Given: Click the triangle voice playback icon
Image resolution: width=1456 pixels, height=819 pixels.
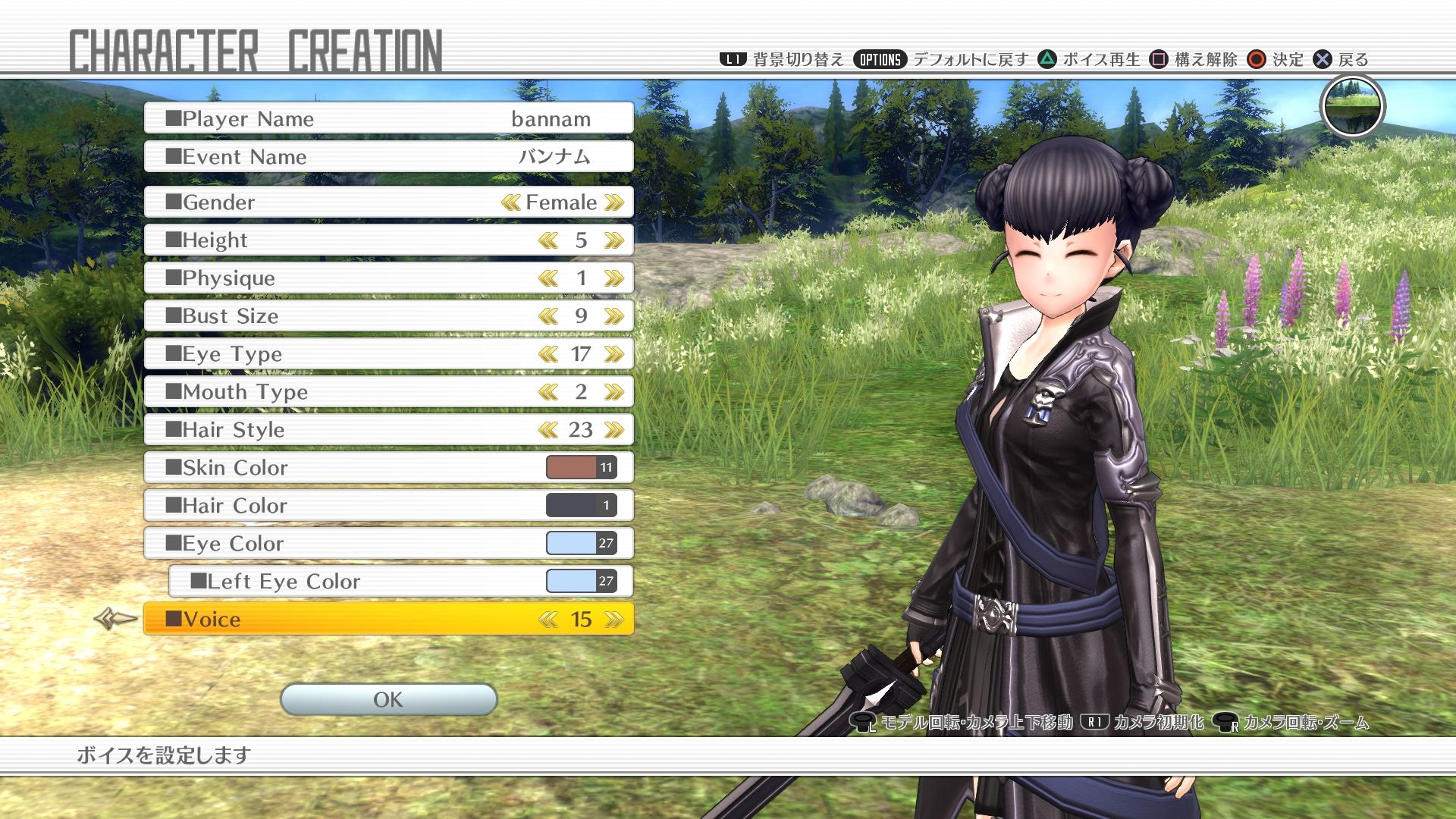Looking at the screenshot, I should tap(1046, 58).
